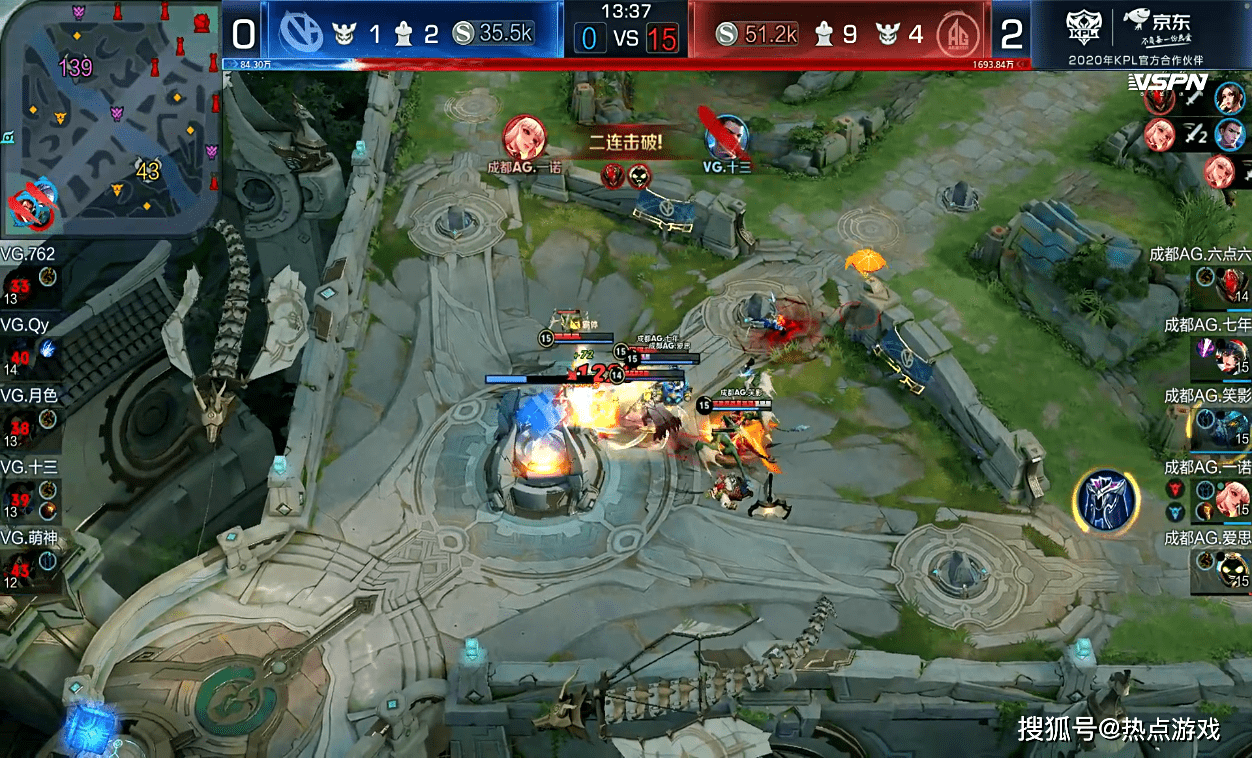The width and height of the screenshot is (1252, 758).
Task: Click the VG team logo on scoreboard
Action: click(295, 34)
